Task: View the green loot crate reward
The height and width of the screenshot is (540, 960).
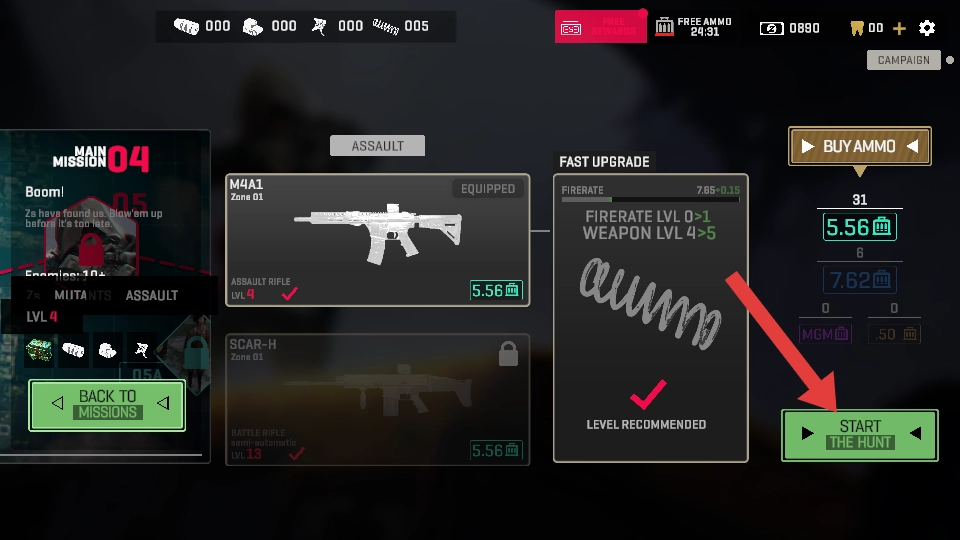Action: [40, 349]
